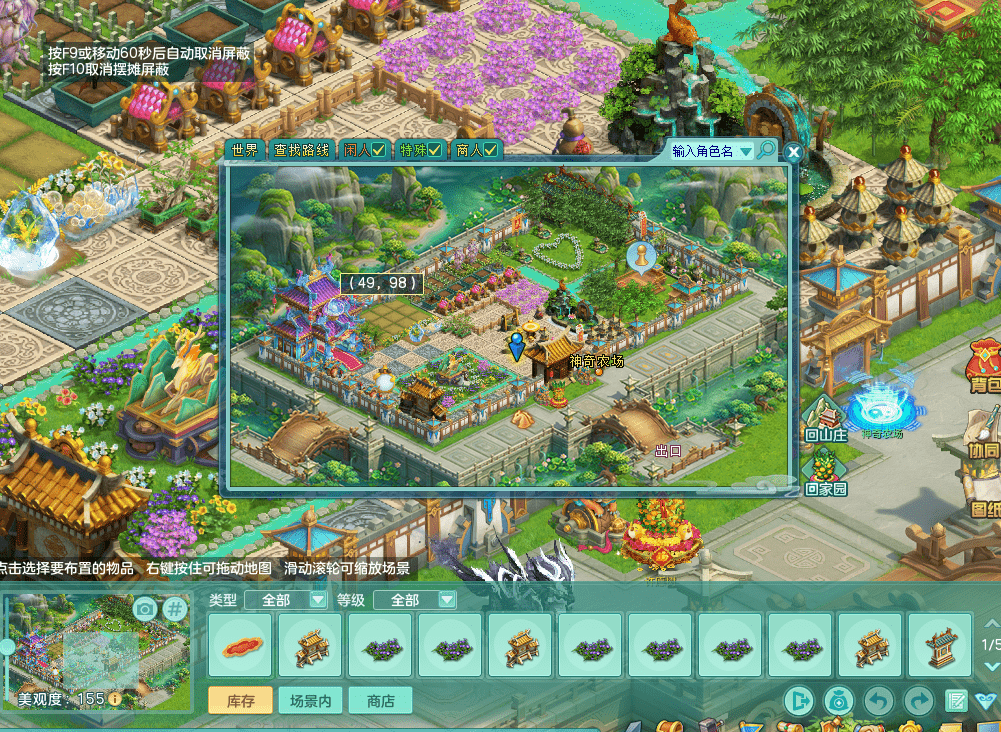Close the map window
Viewport: 1001px width, 732px height.
tap(793, 152)
